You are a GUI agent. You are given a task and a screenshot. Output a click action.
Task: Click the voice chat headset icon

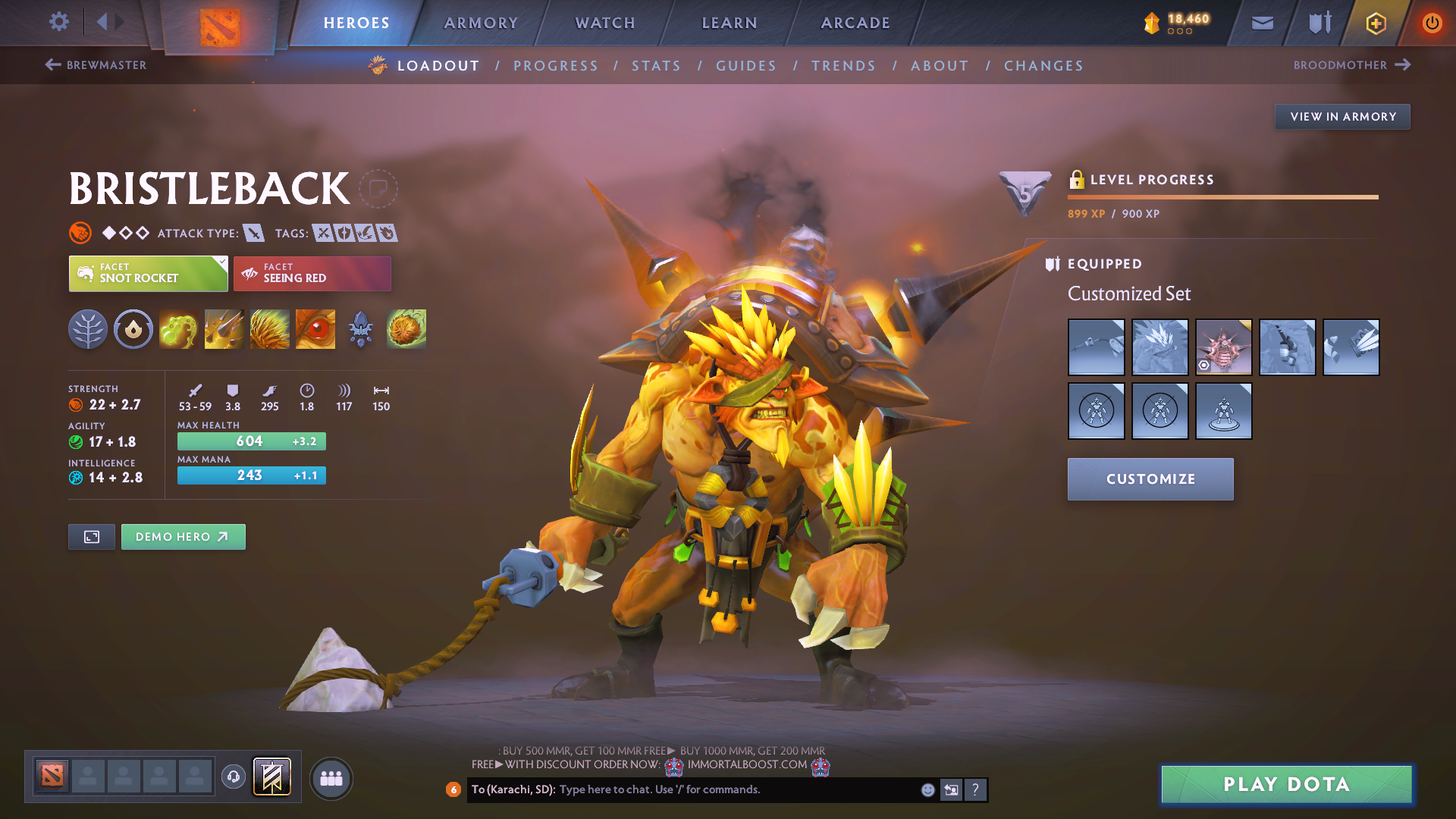[233, 777]
